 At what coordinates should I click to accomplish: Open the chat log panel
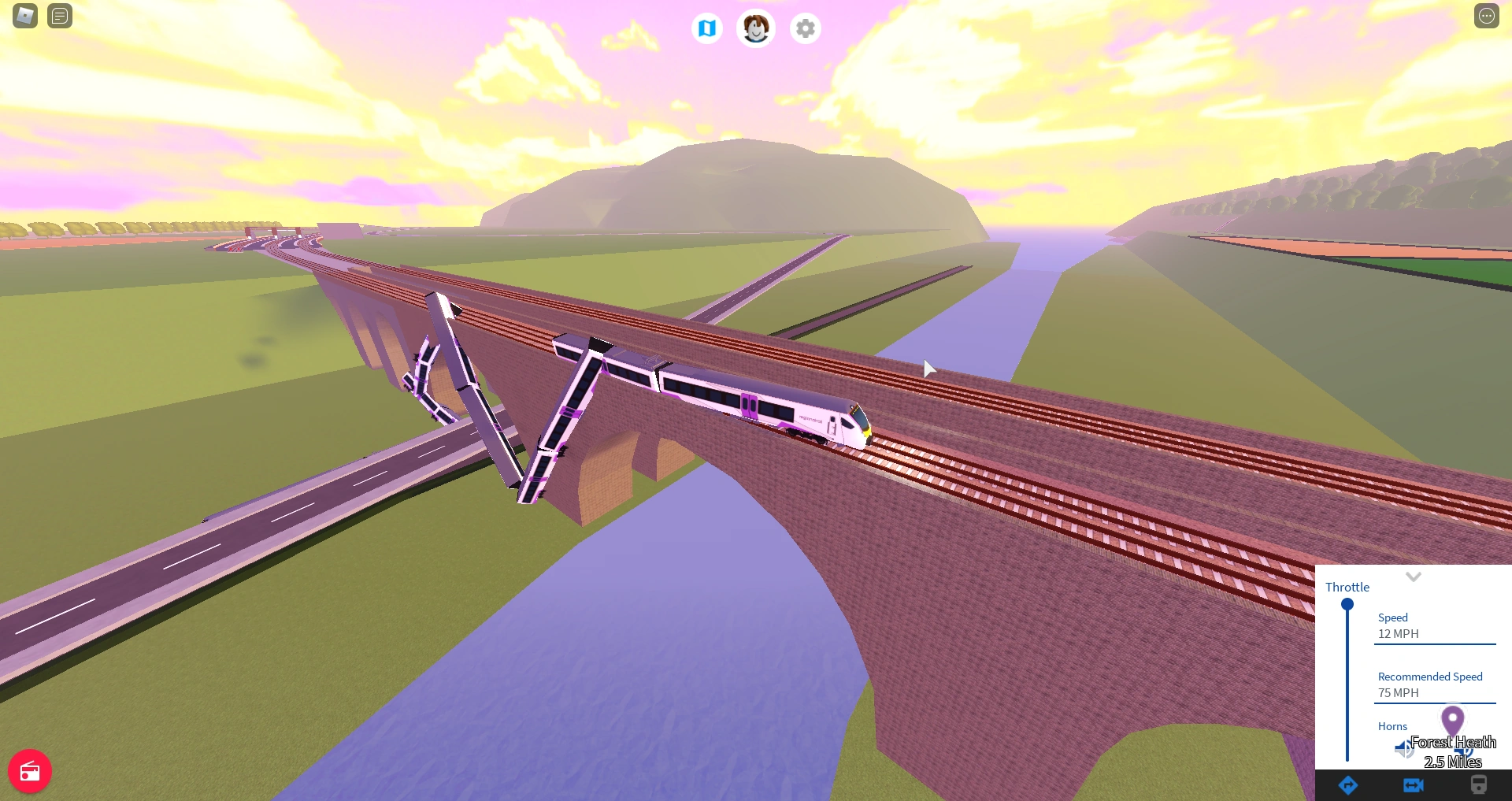[60, 15]
